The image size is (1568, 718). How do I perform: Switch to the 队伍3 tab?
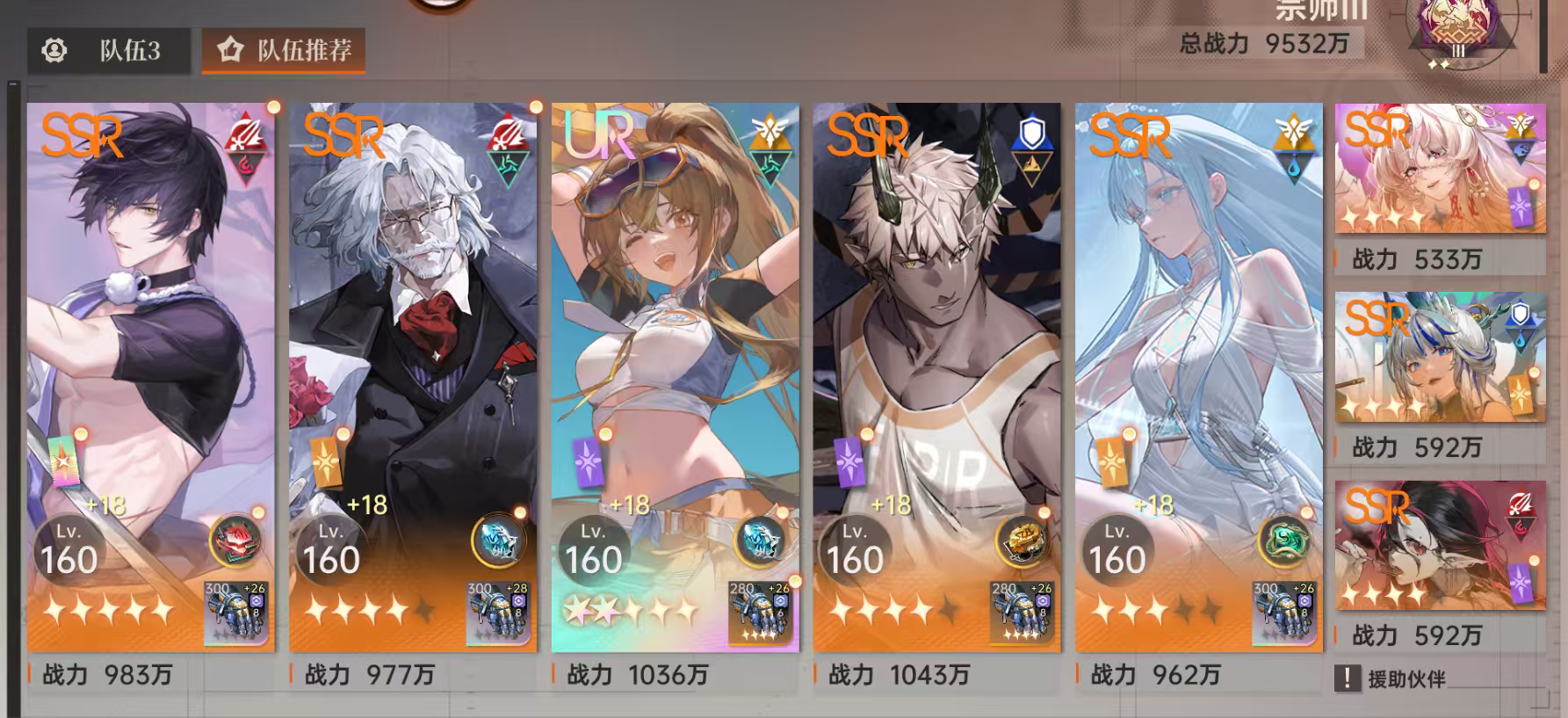[x=111, y=51]
